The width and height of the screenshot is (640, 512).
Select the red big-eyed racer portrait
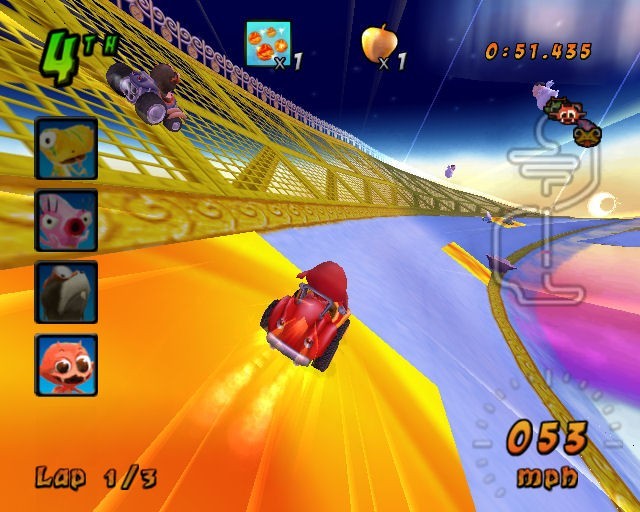click(66, 364)
